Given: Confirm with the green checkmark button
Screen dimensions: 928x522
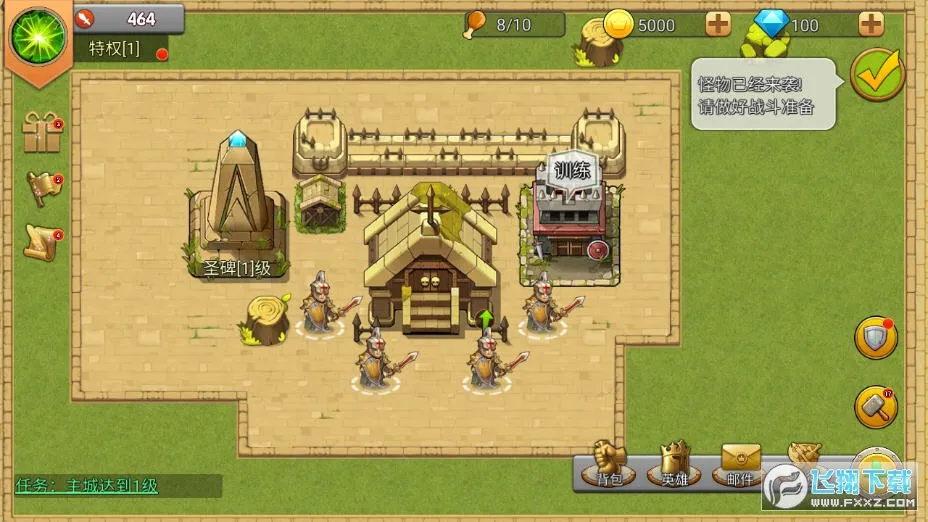Looking at the screenshot, I should point(877,74).
